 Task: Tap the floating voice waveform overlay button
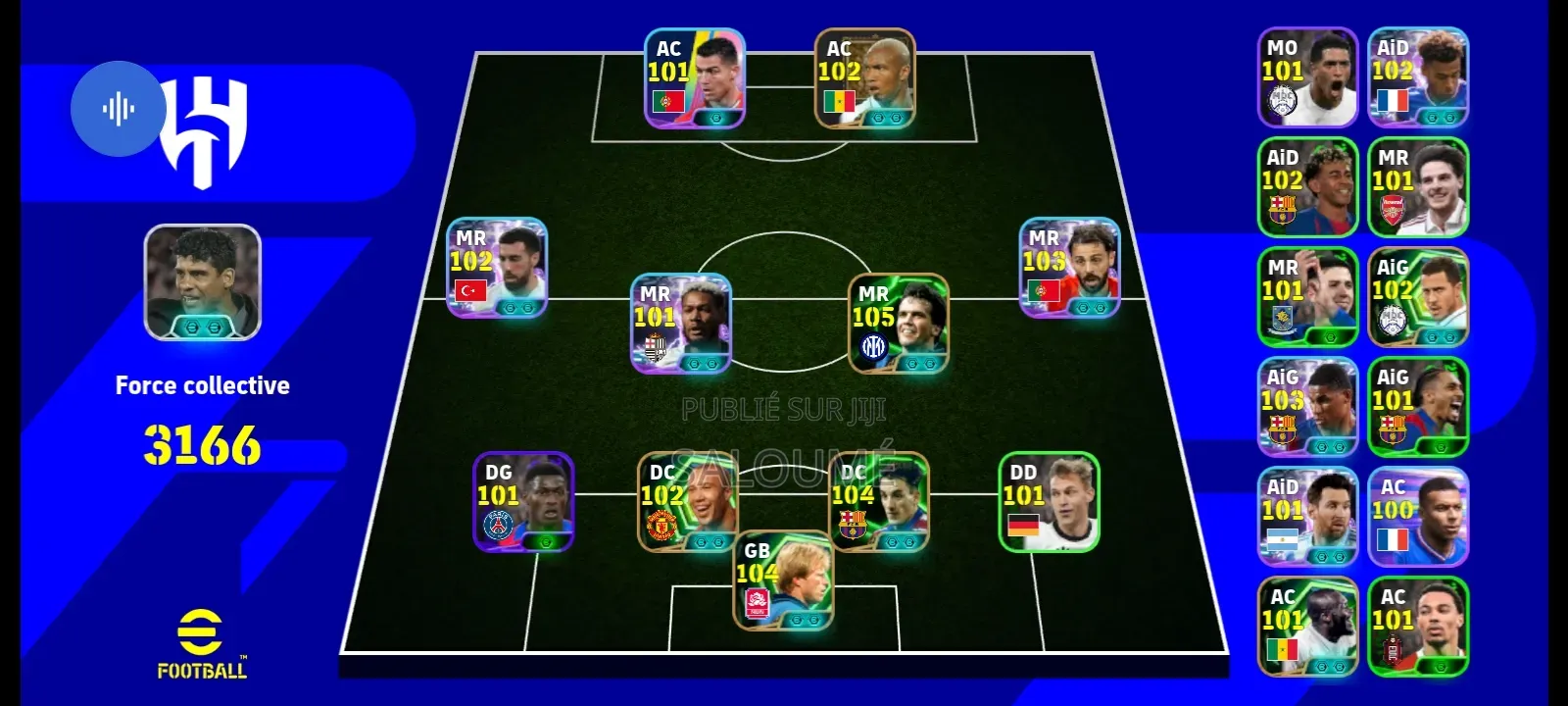coord(119,109)
